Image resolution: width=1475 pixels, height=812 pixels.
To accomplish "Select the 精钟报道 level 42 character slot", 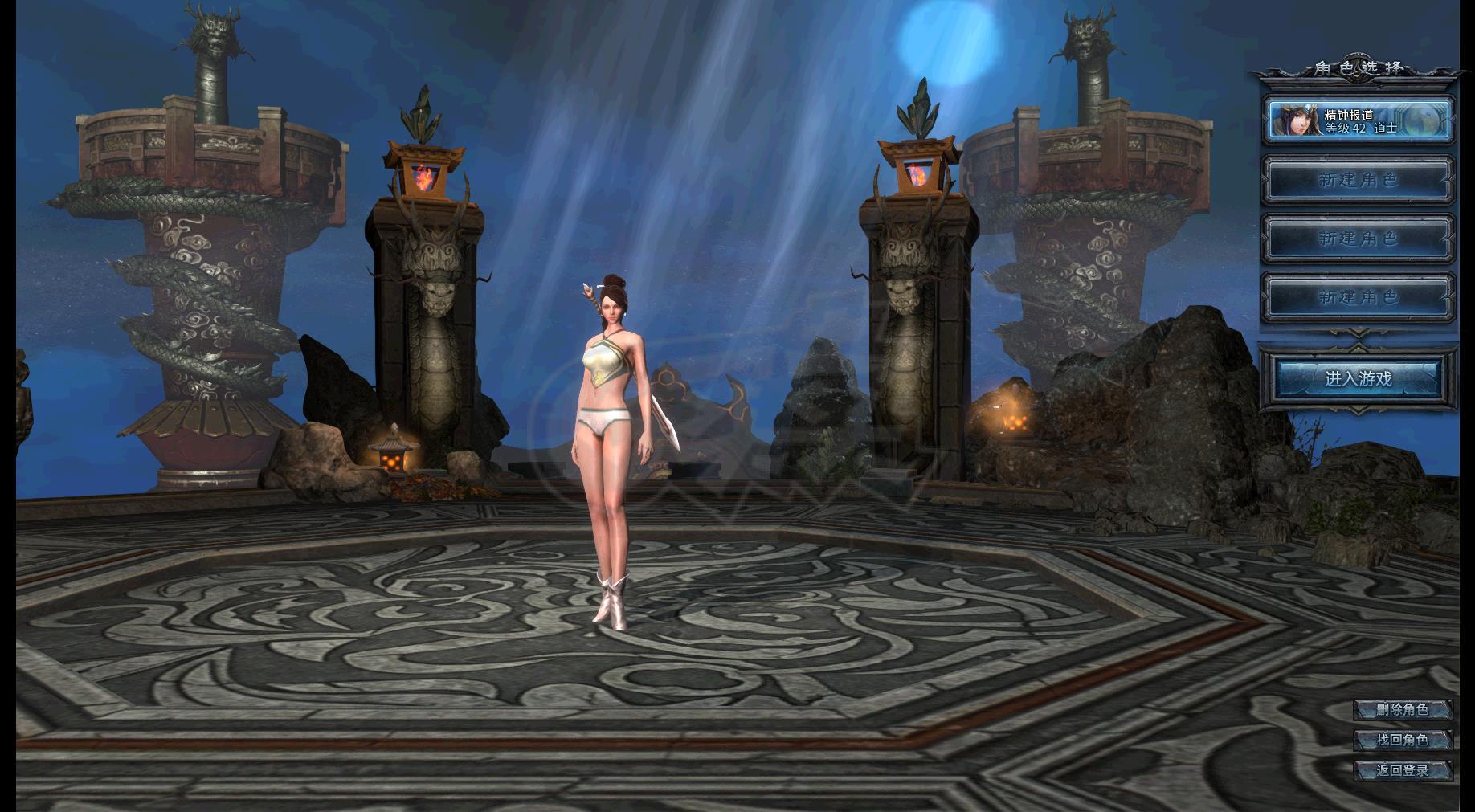I will point(1359,120).
